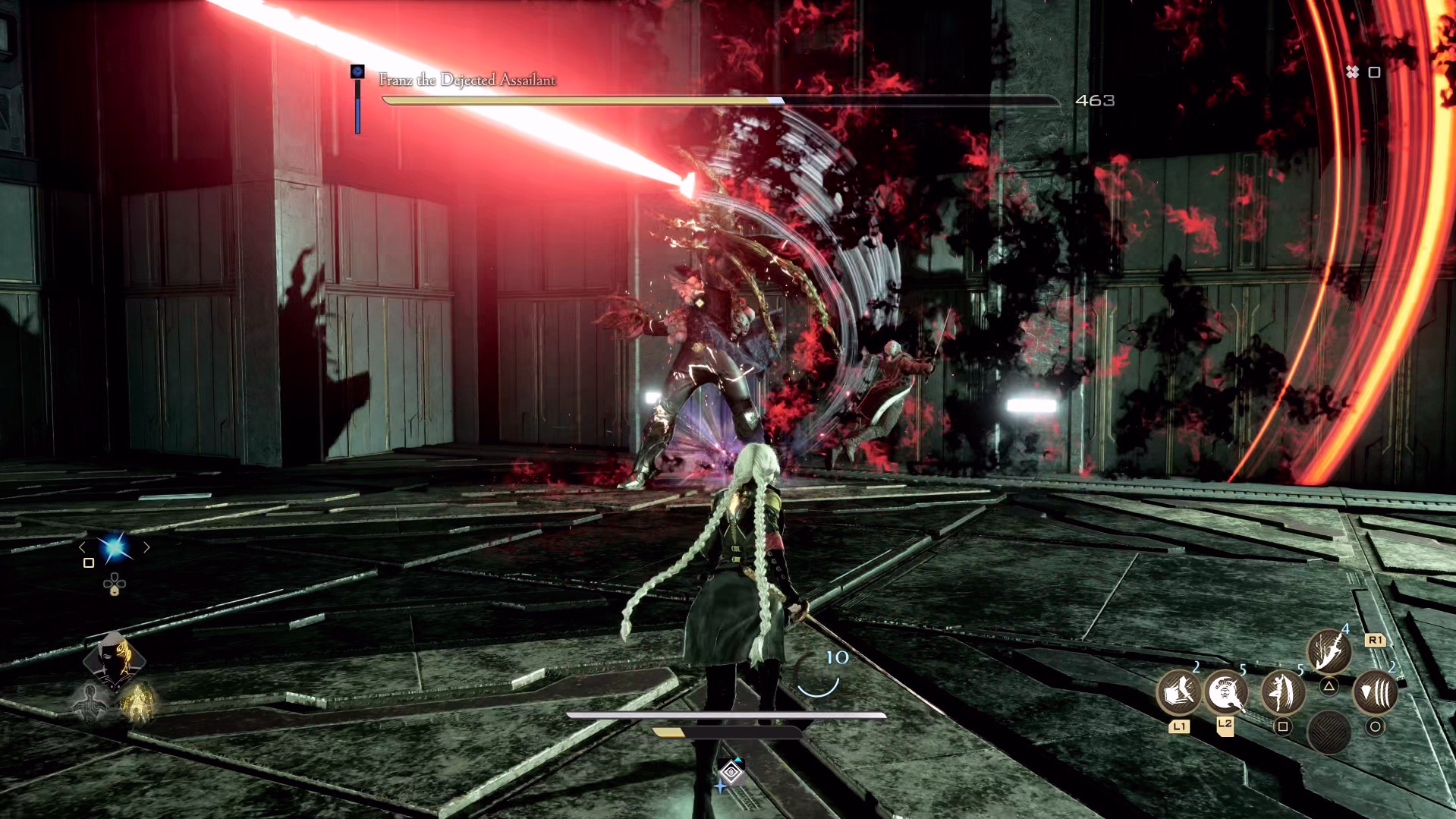Toggle the square capture indicator at top right

[x=1373, y=73]
